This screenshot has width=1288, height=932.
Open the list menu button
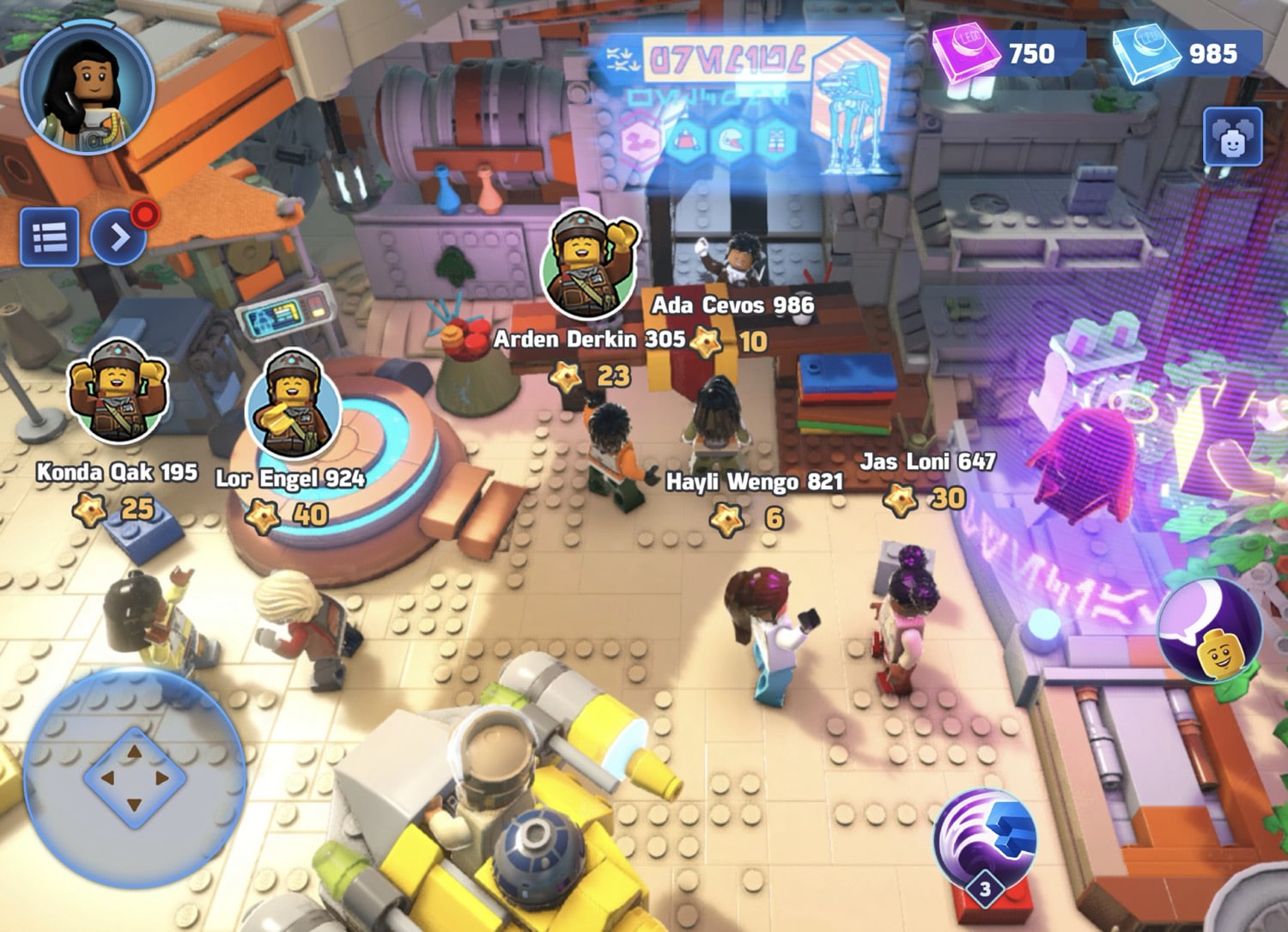(x=50, y=236)
